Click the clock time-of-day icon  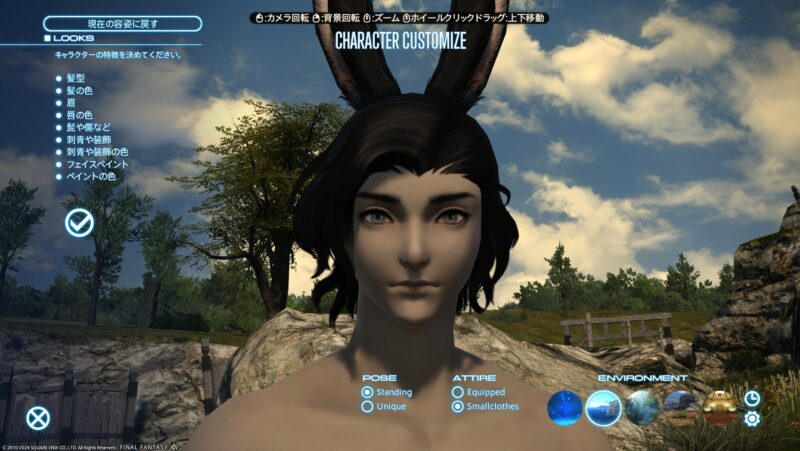pyautogui.click(x=752, y=398)
